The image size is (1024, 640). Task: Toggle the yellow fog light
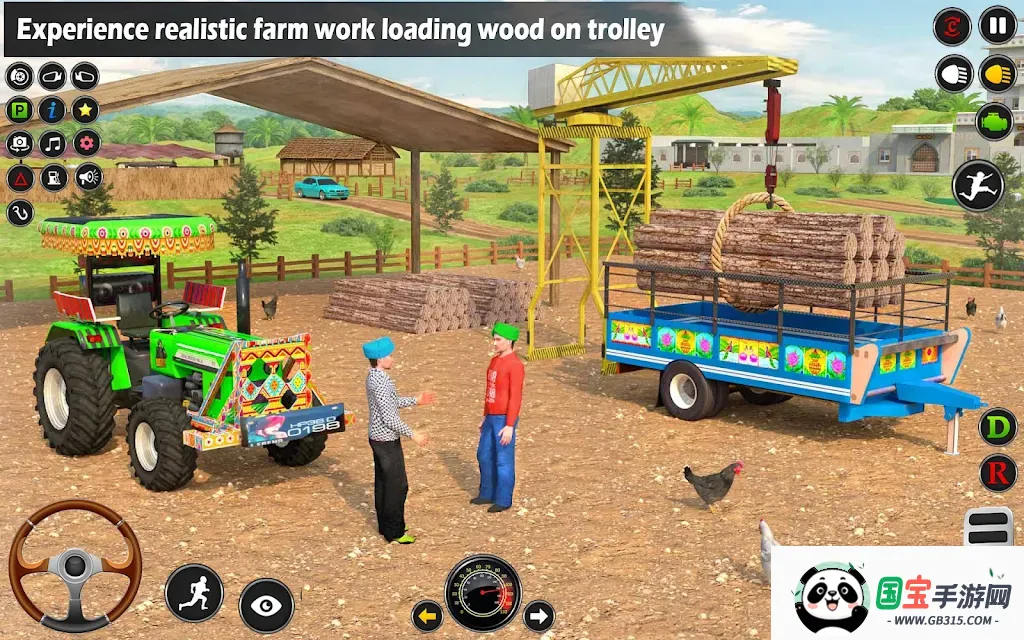pyautogui.click(x=997, y=73)
